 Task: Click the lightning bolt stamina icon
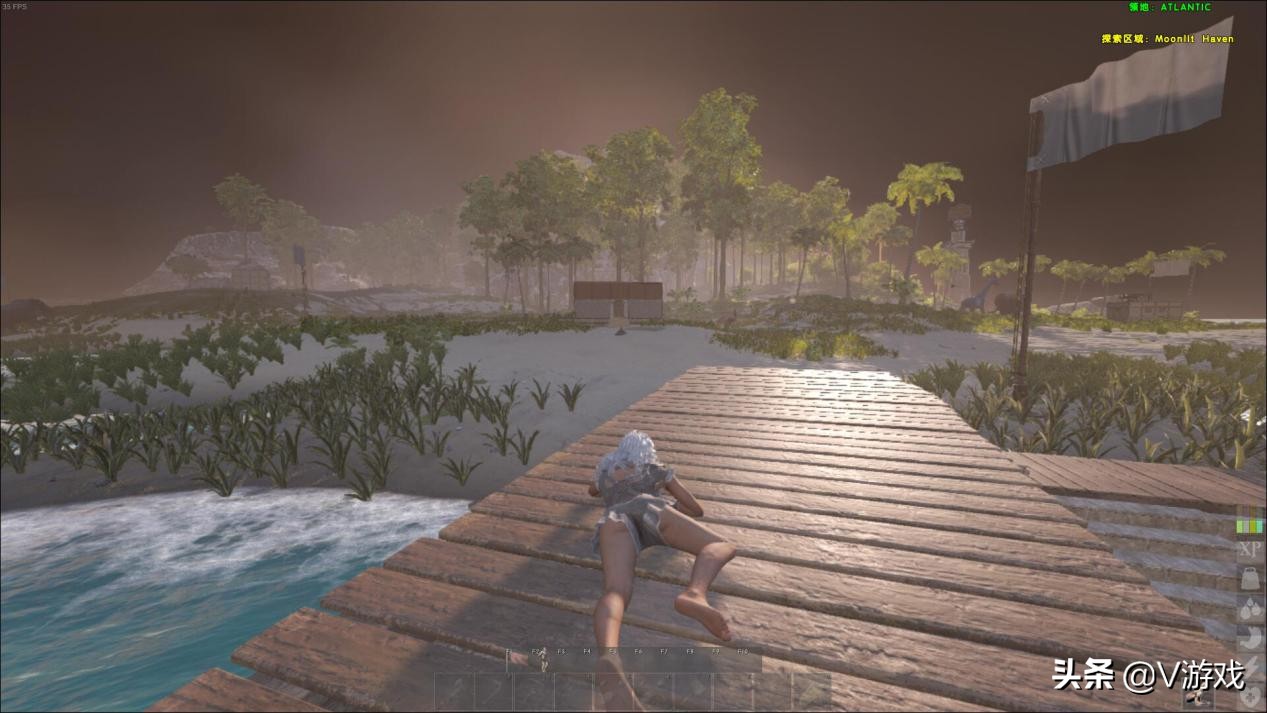[x=1249, y=663]
